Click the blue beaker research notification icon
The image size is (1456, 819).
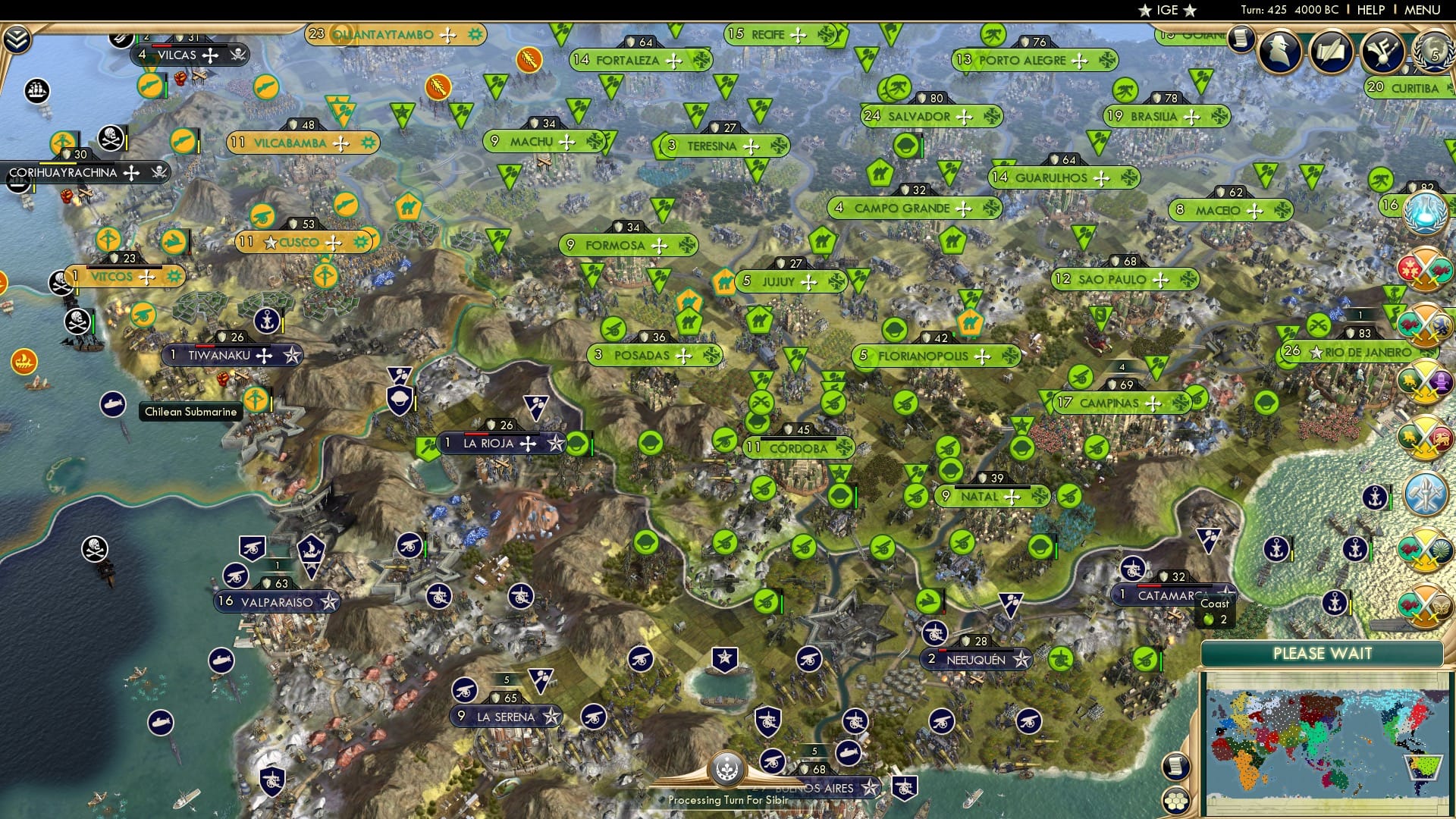(x=1426, y=212)
